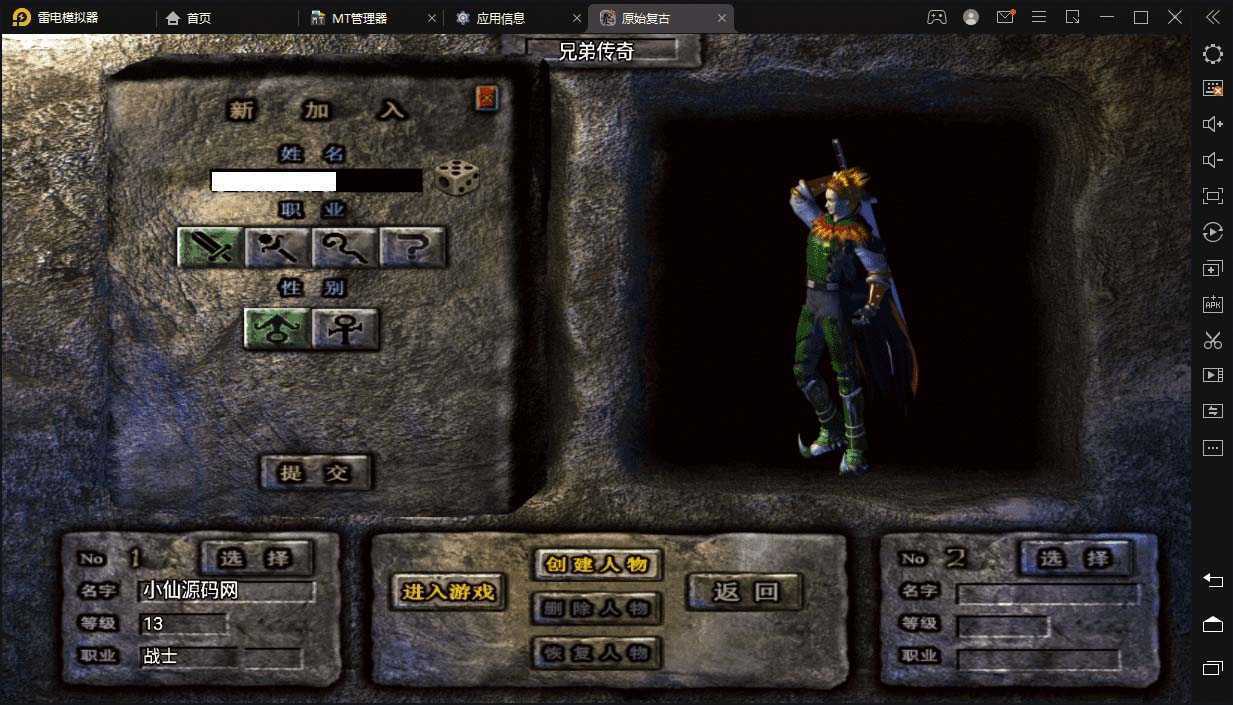Choose the male gender symbol
Image resolution: width=1233 pixels, height=705 pixels.
(x=278, y=328)
